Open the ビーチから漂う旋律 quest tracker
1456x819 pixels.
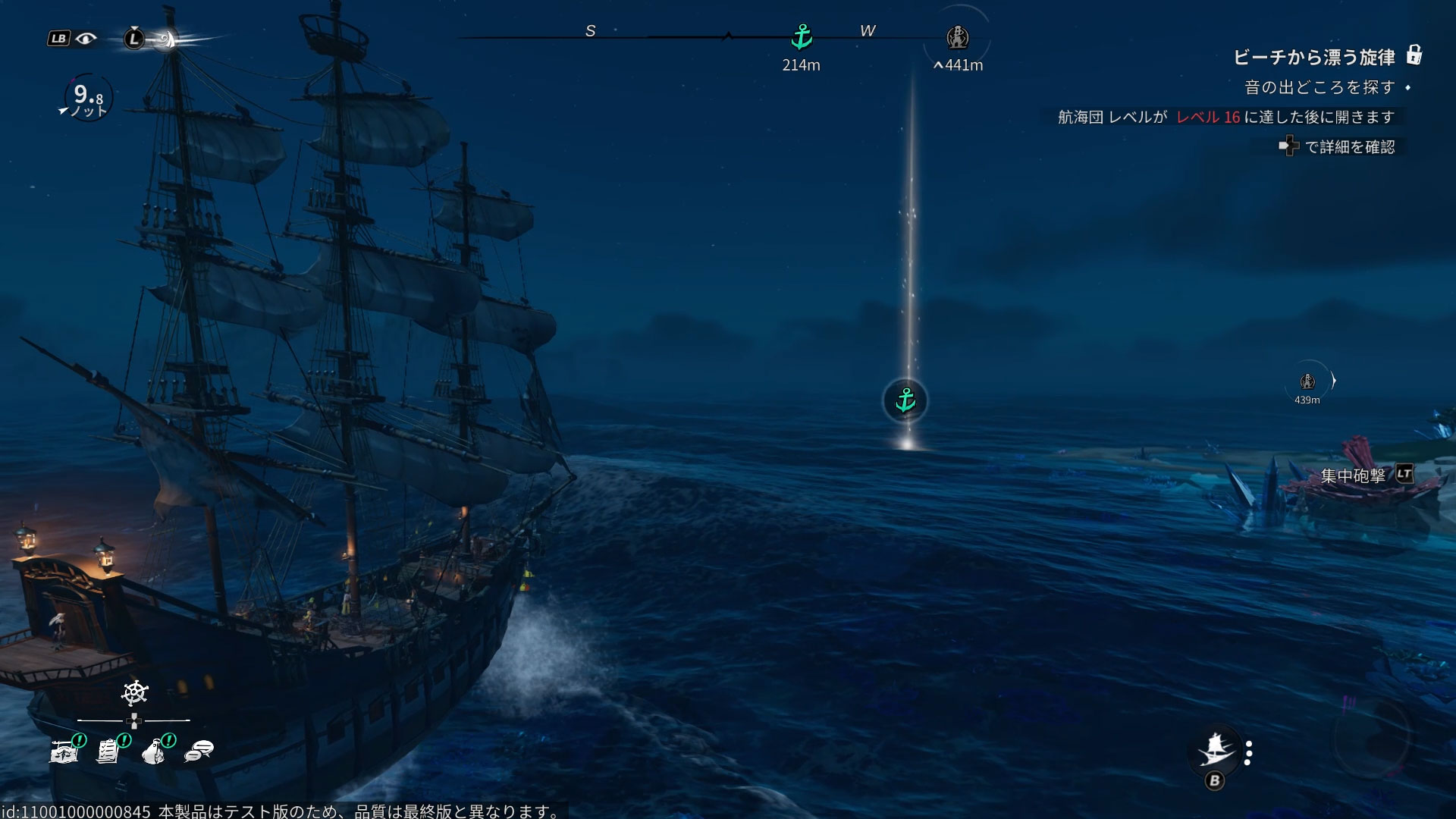[x=1314, y=58]
